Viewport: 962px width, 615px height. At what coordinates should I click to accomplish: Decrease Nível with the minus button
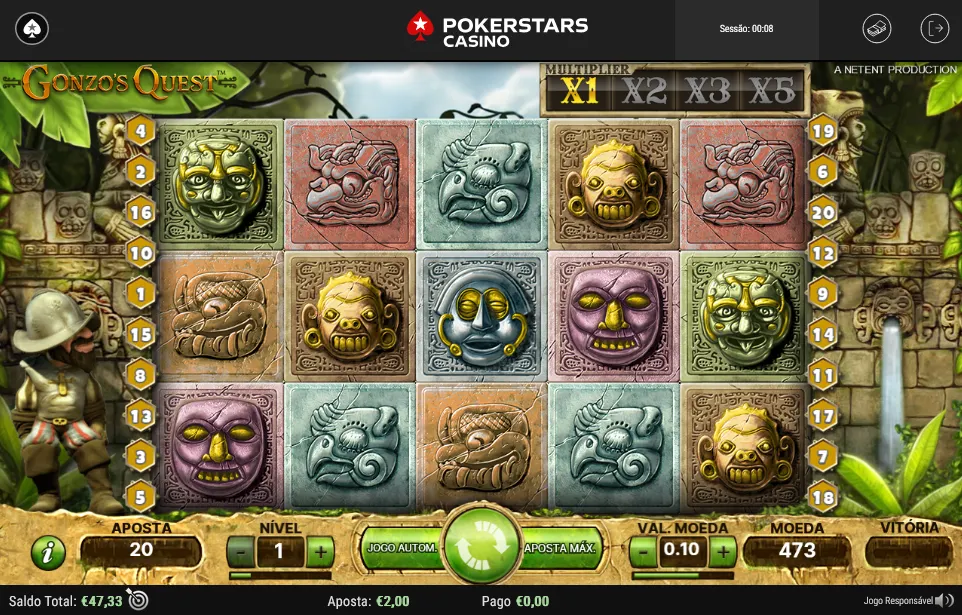coord(240,551)
